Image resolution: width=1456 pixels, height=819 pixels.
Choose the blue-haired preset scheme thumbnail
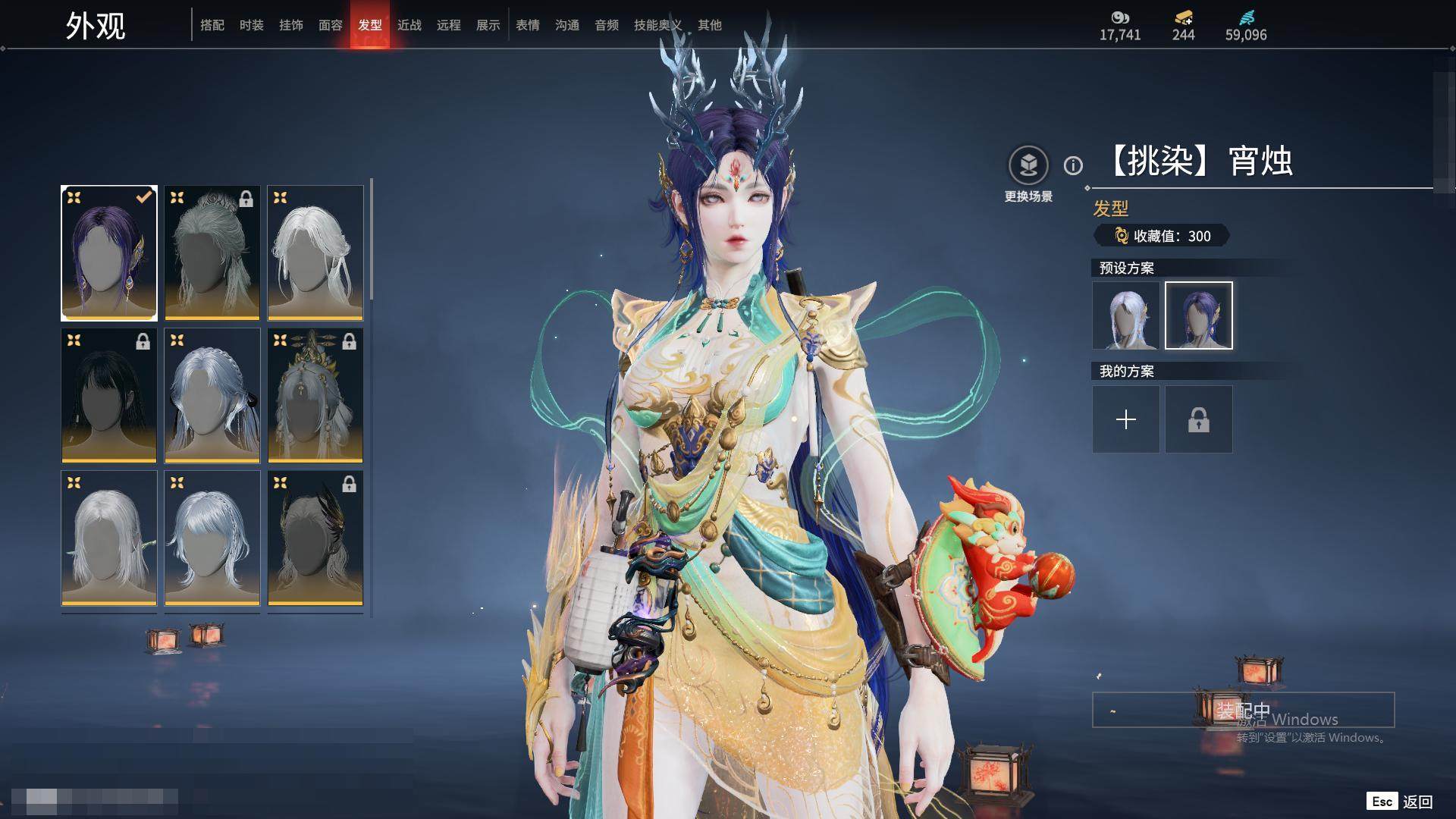(1199, 315)
